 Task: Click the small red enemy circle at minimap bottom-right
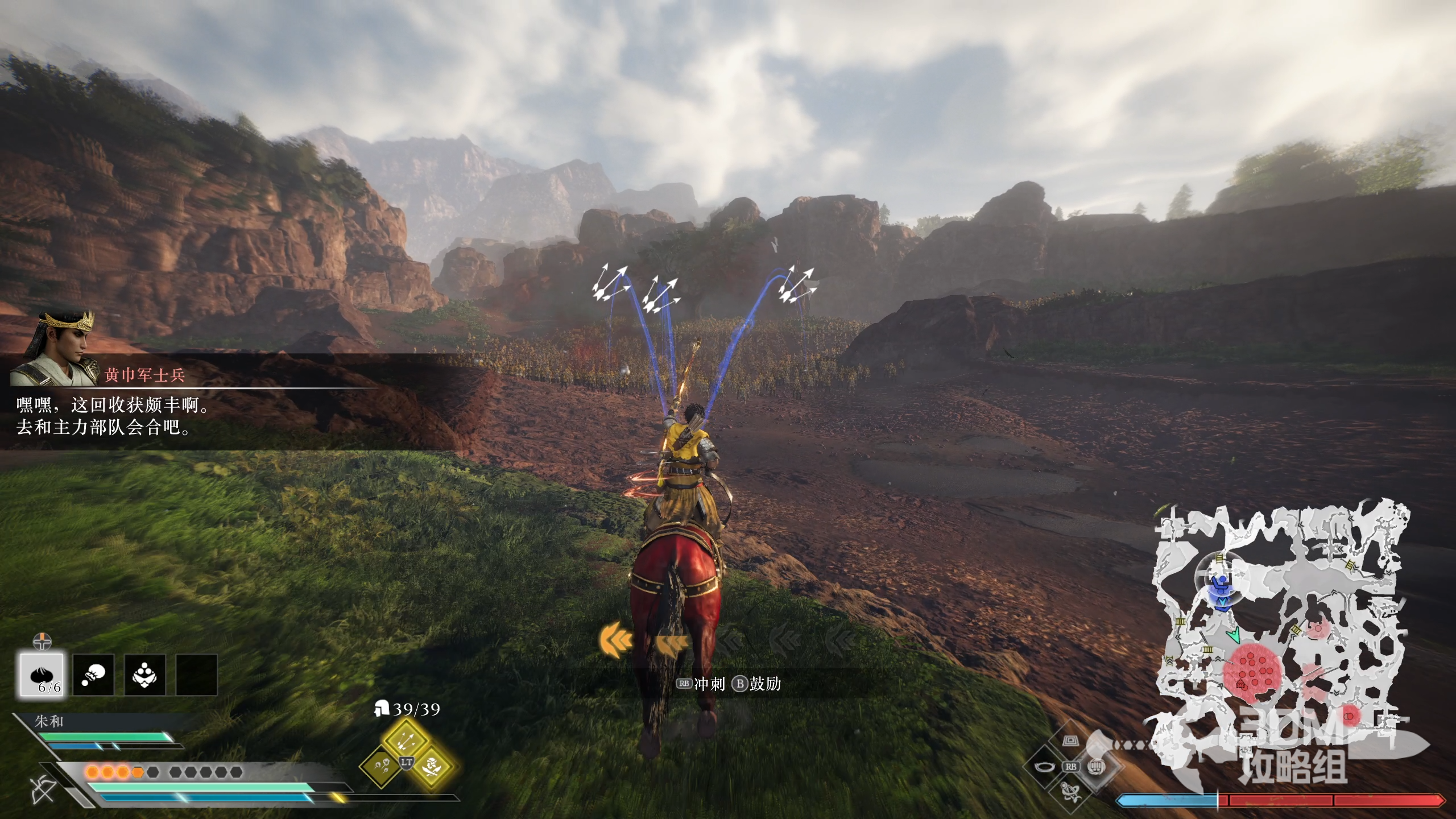point(1349,717)
